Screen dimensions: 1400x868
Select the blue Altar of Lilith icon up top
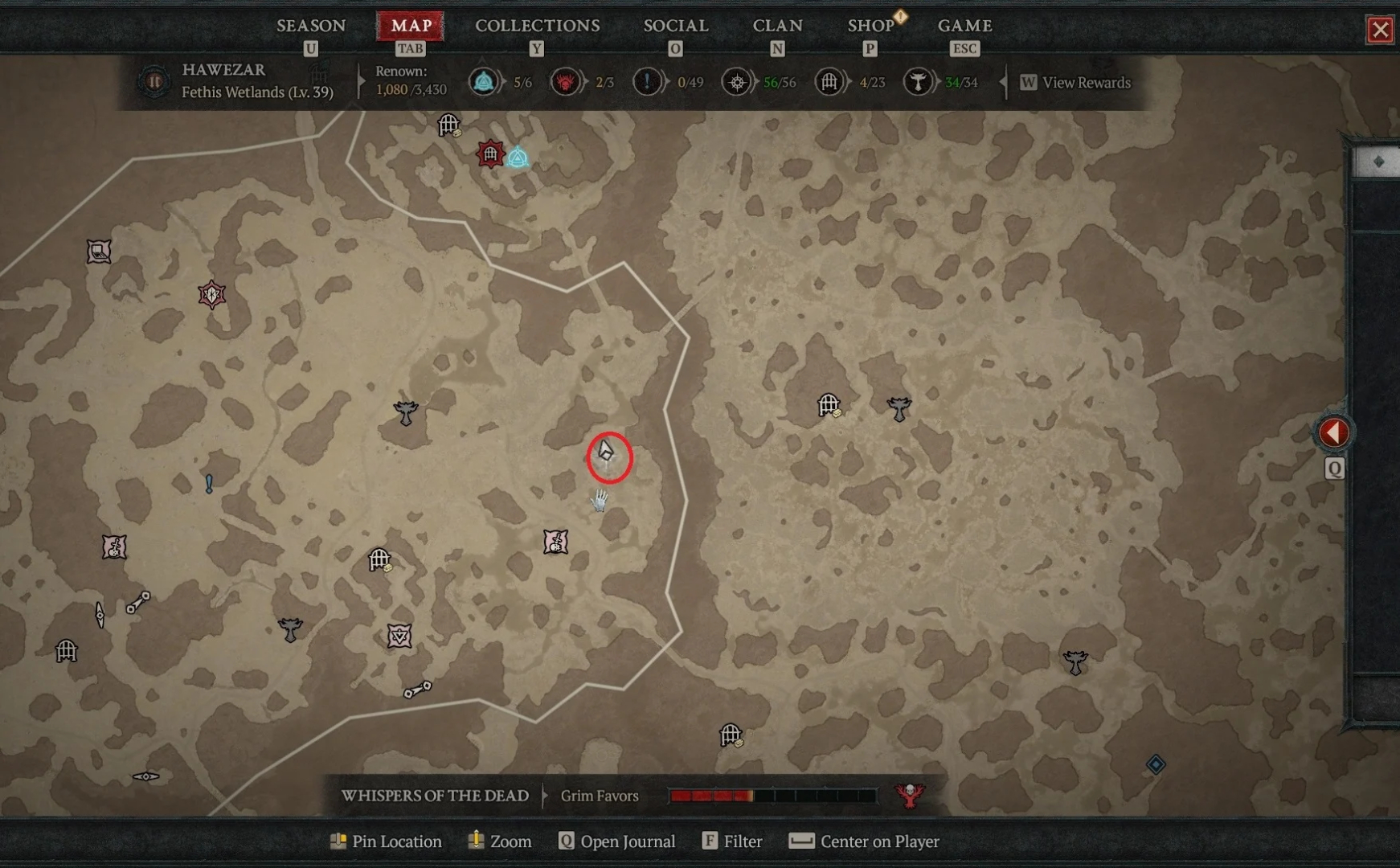tap(518, 158)
